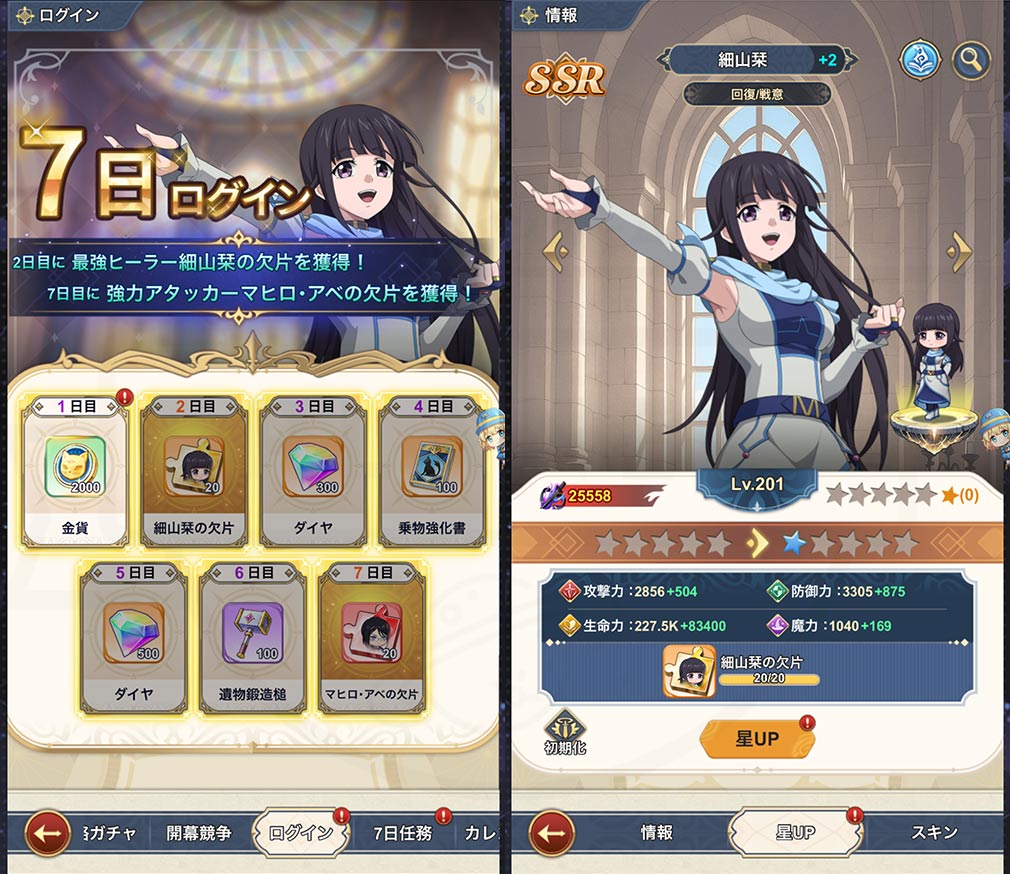Open the スキン tab
1010x874 pixels.
pos(934,832)
